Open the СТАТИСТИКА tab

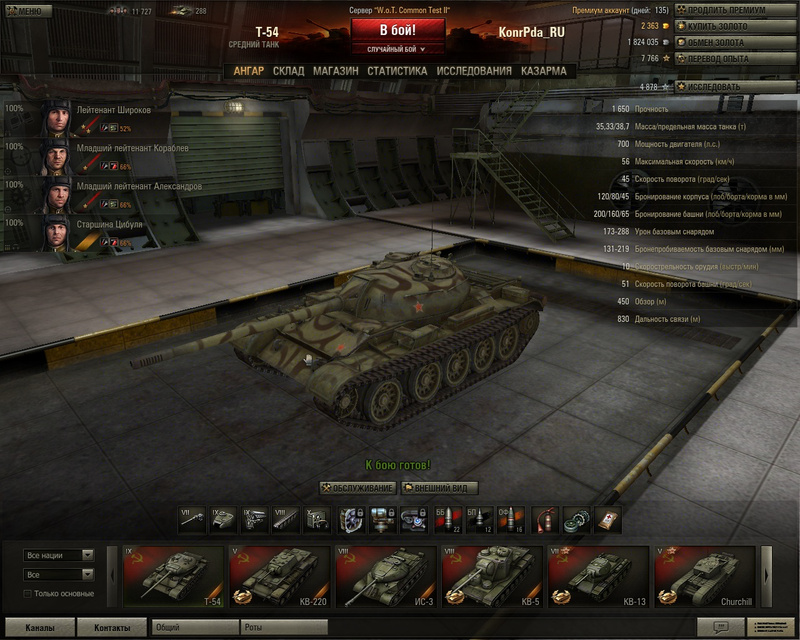pyautogui.click(x=397, y=71)
